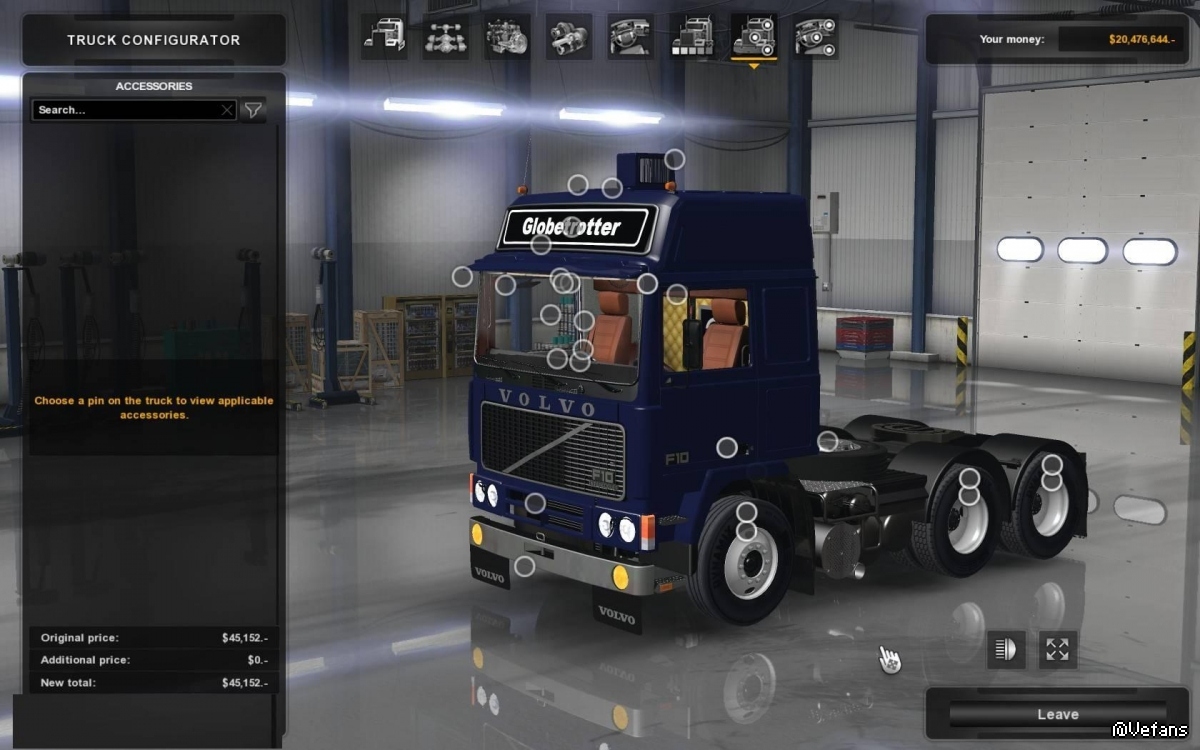Image resolution: width=1200 pixels, height=750 pixels.
Task: Toggle the truck headlights button
Action: (1006, 649)
